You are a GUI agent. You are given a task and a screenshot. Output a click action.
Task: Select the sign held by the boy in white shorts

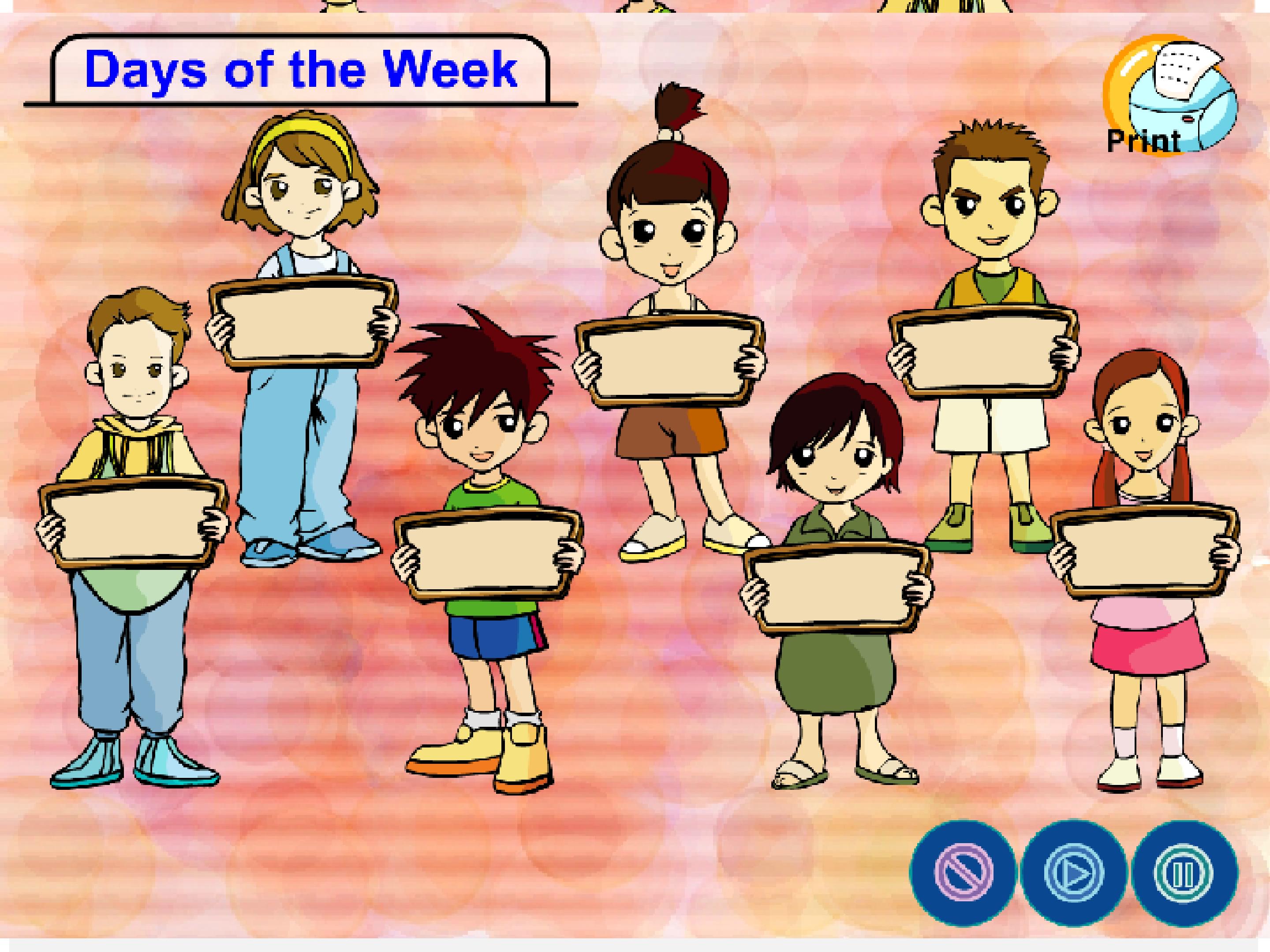982,352
